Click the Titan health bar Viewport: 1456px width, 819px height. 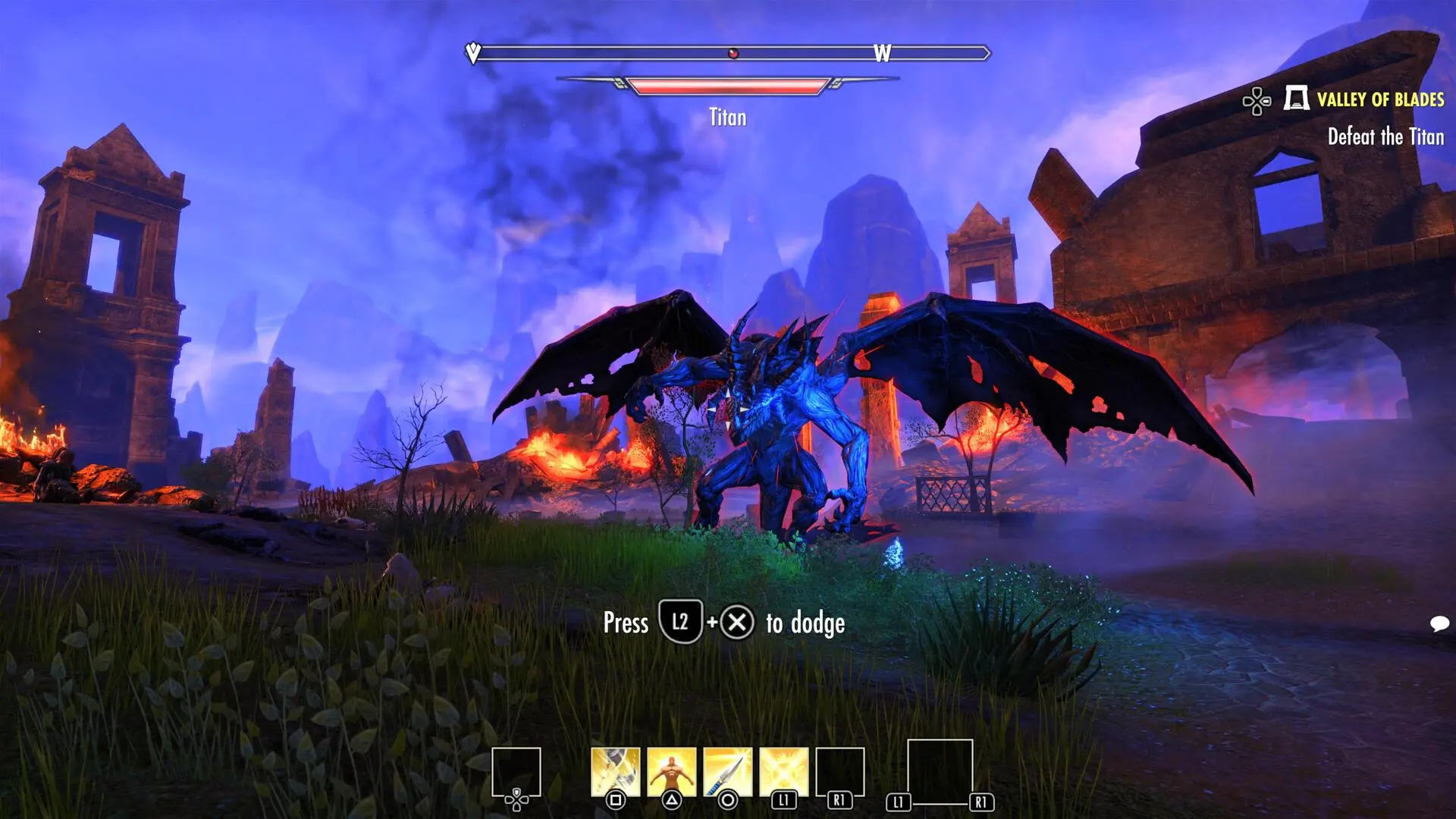coord(728,86)
